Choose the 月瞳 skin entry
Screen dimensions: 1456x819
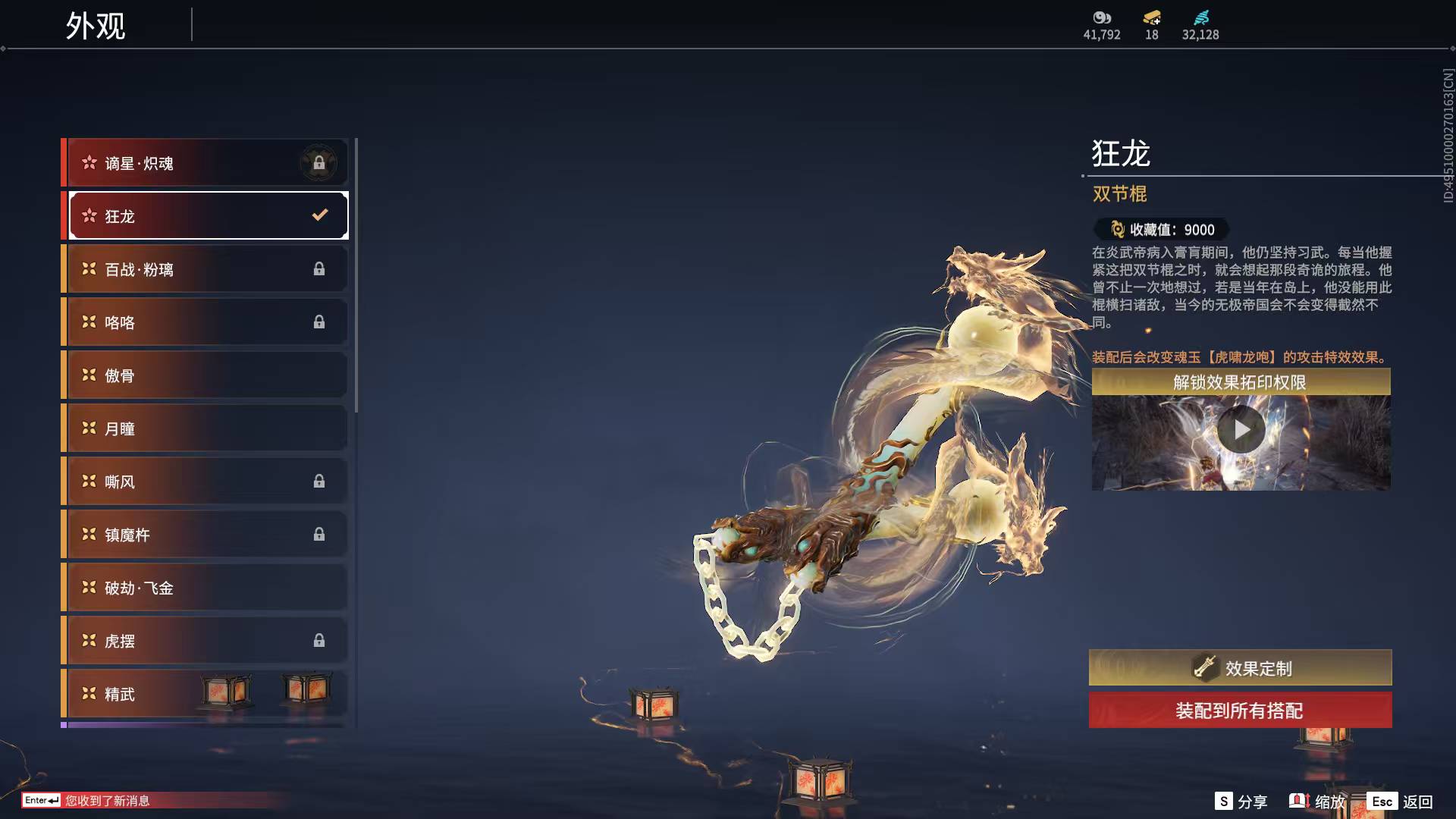coord(206,428)
